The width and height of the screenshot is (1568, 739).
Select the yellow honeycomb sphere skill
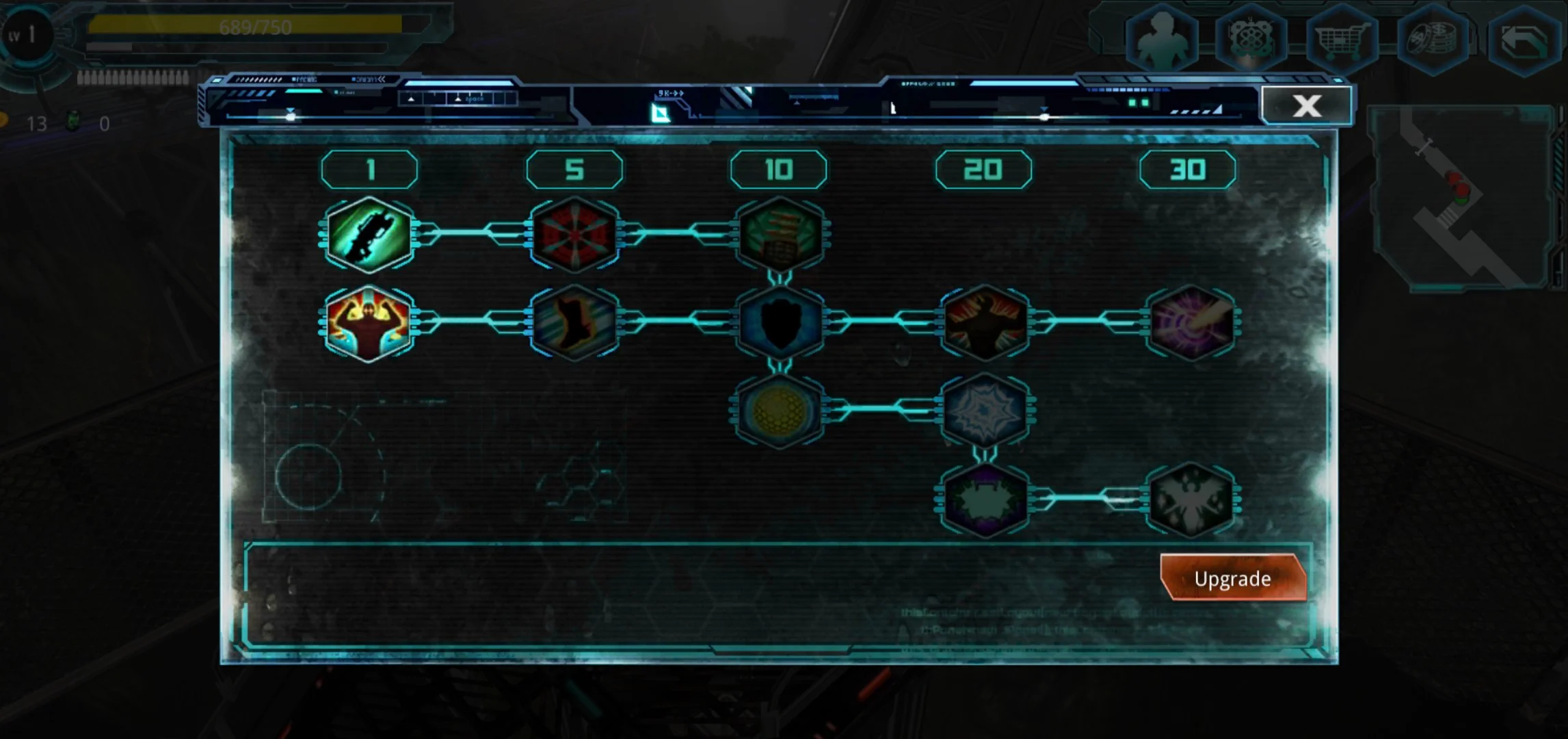click(780, 411)
